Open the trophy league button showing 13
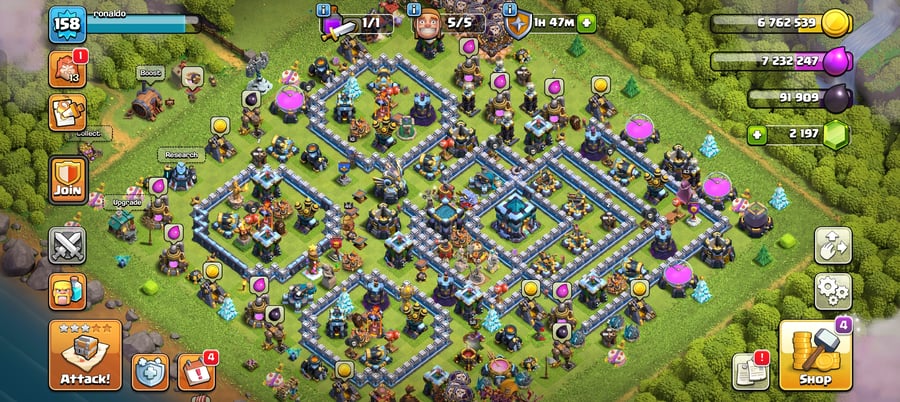Viewport: 900px width, 402px height. (67, 69)
